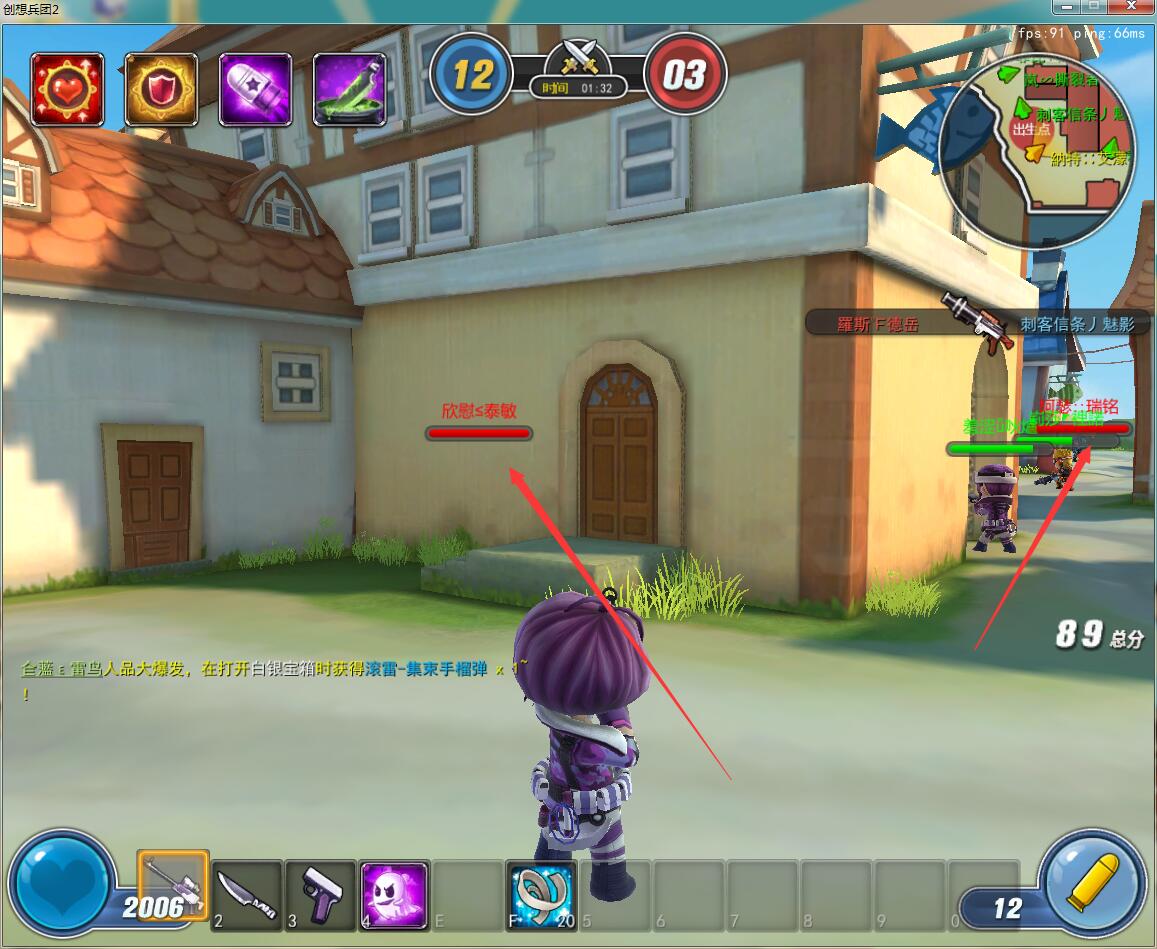Image resolution: width=1157 pixels, height=949 pixels.
Task: Activate the red heart buff icon
Action: [x=67, y=89]
